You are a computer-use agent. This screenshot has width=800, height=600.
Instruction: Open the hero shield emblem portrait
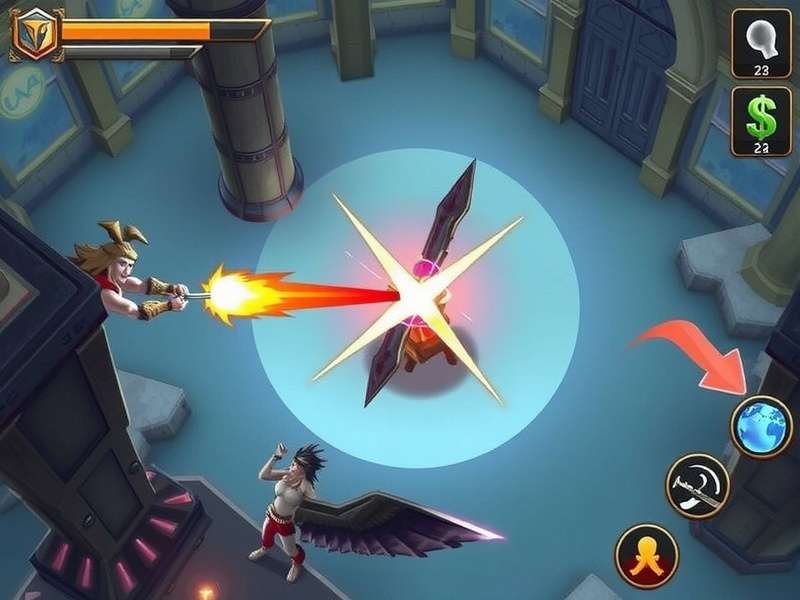coord(35,34)
